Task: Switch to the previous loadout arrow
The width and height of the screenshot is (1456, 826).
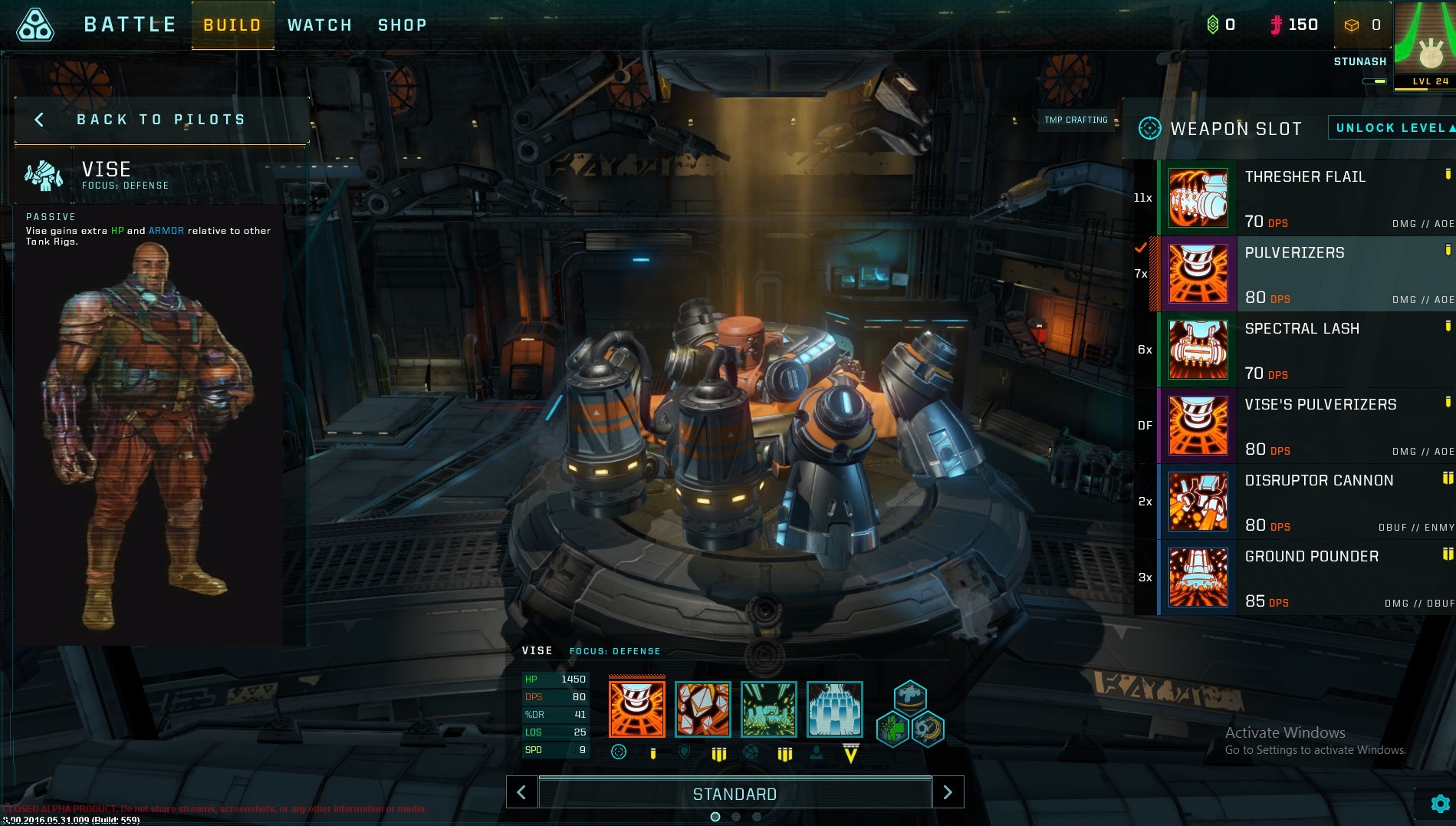Action: coord(521,792)
